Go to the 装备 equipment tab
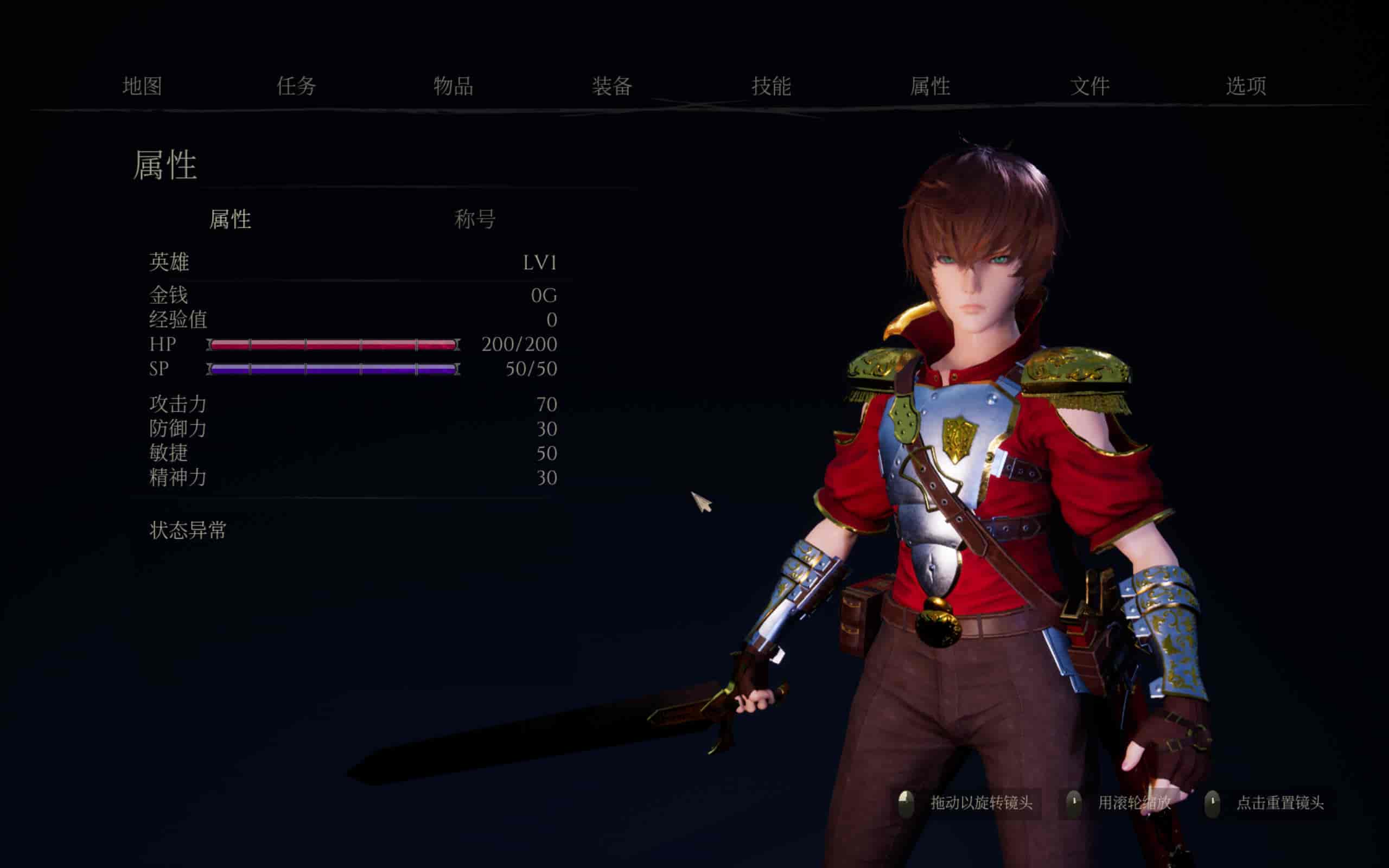This screenshot has height=868, width=1389. pyautogui.click(x=612, y=86)
